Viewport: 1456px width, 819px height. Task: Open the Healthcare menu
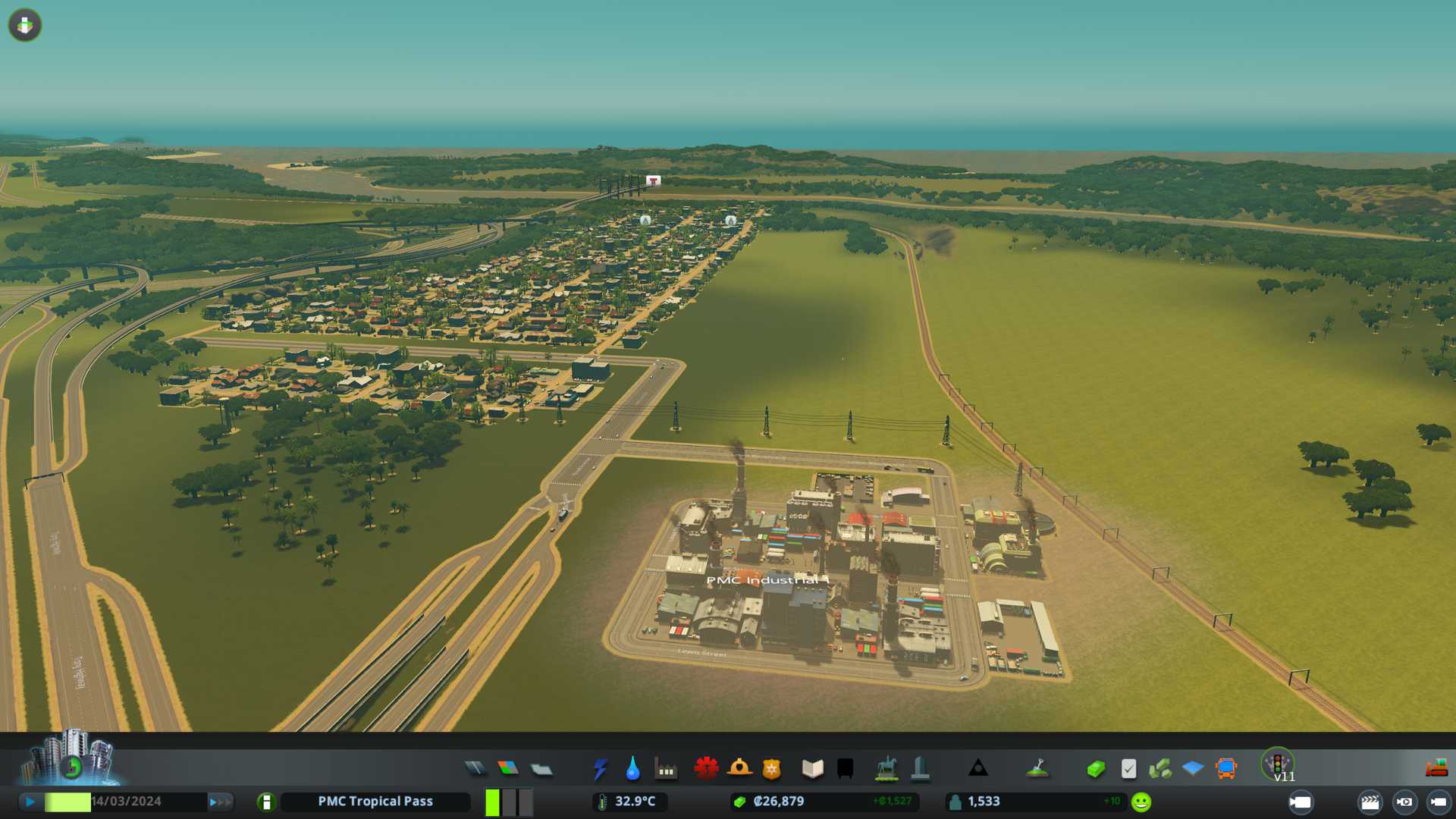click(x=706, y=769)
